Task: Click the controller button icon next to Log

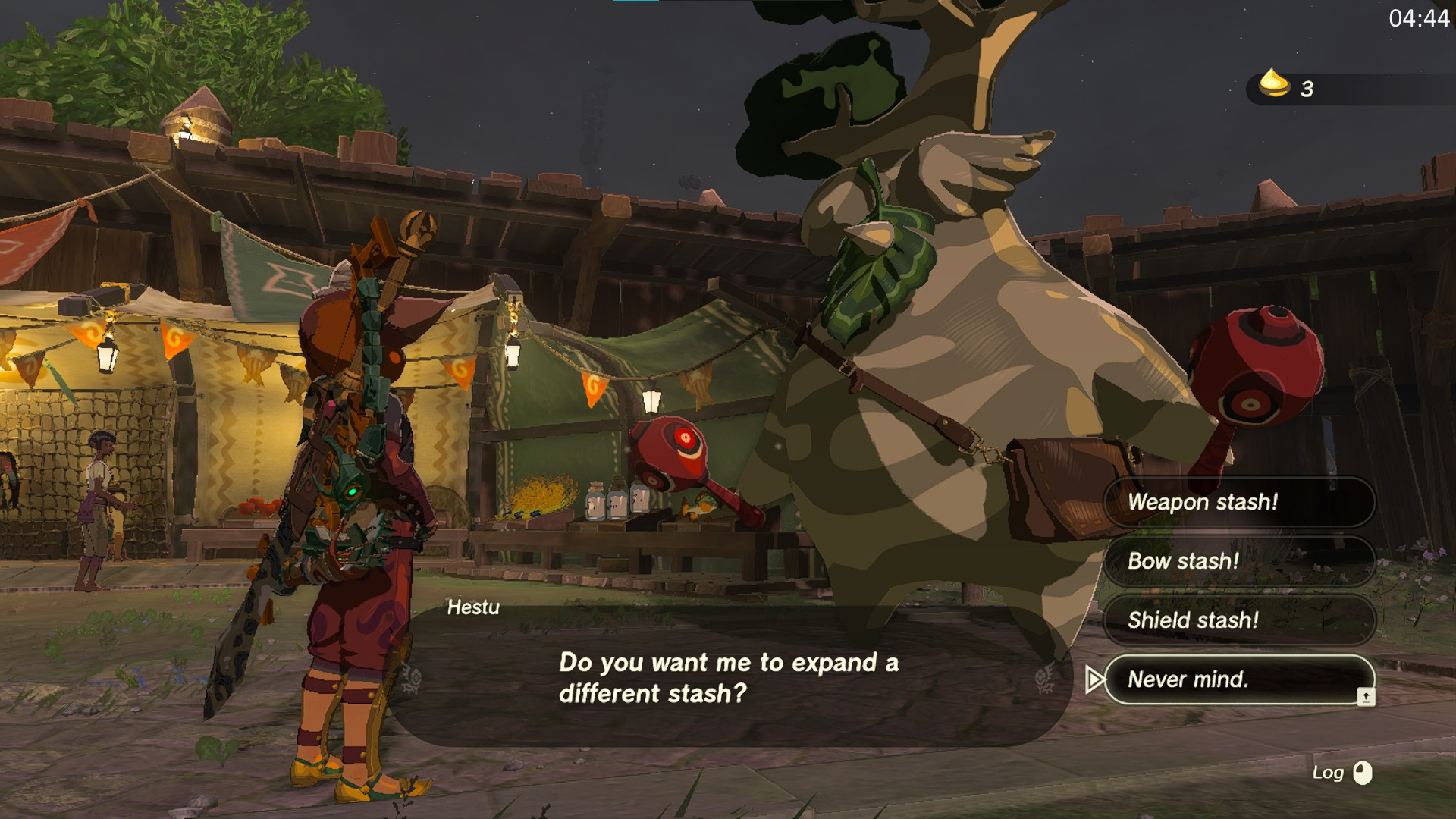Action: tap(1363, 773)
